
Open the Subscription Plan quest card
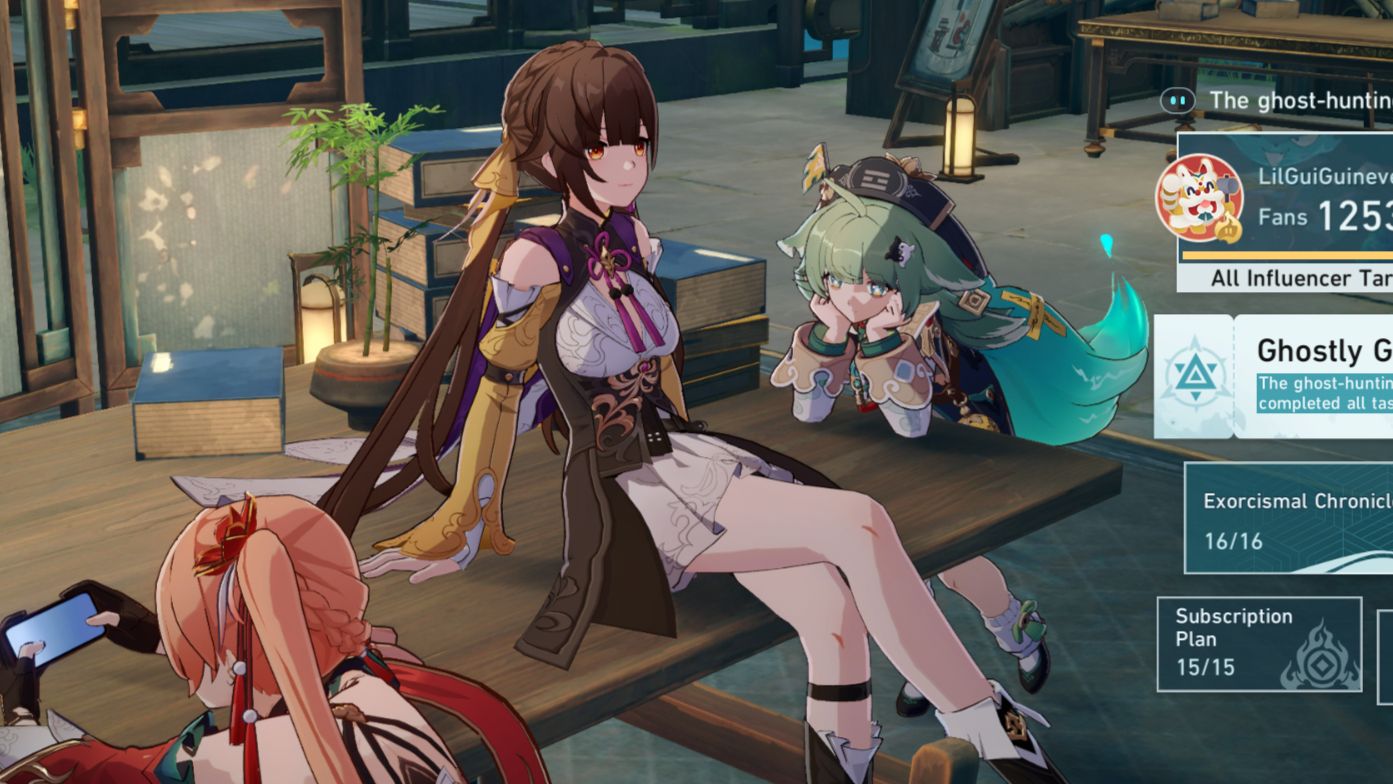pos(1258,645)
